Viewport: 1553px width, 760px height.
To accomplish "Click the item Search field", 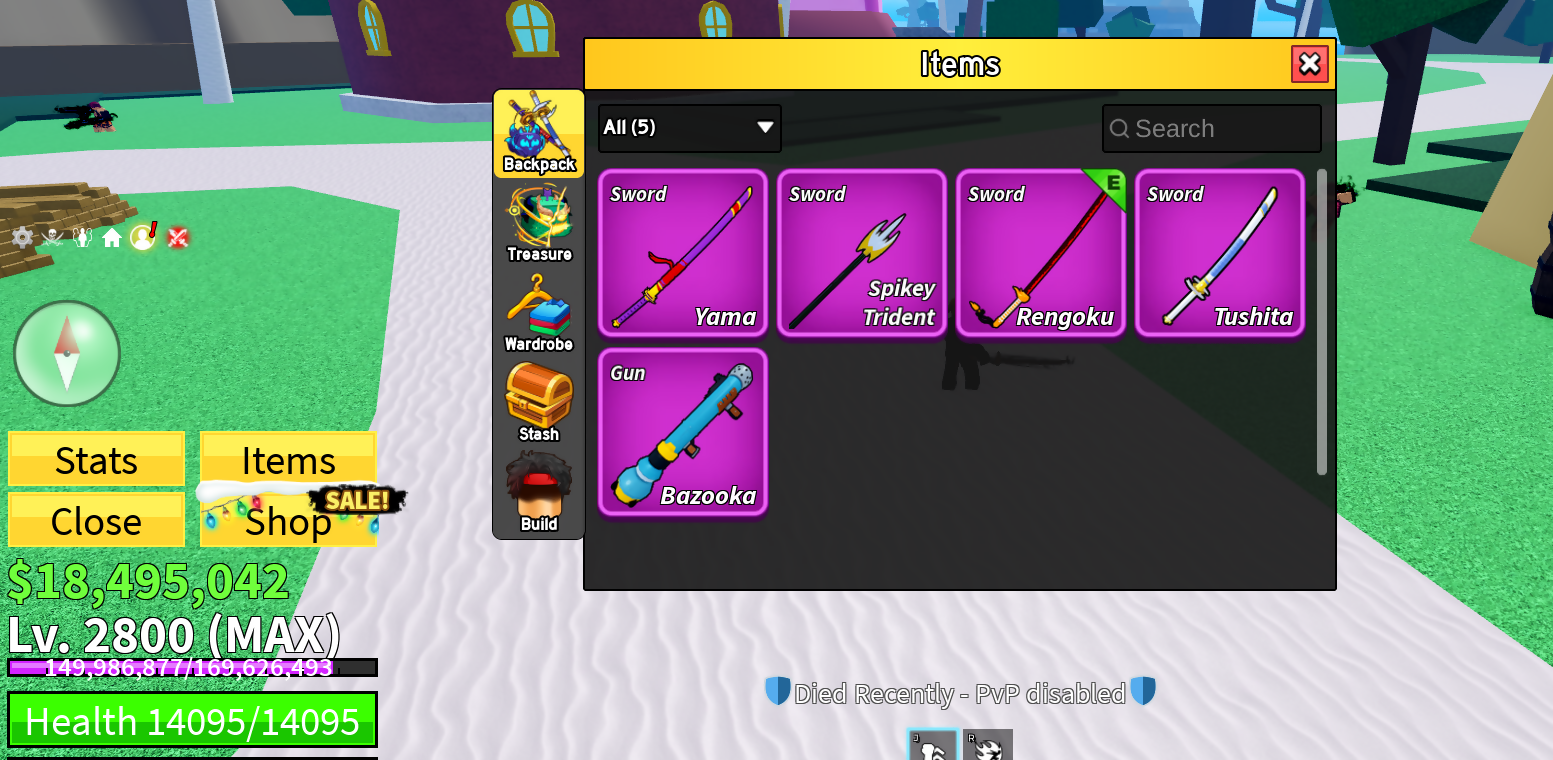I will [x=1211, y=128].
